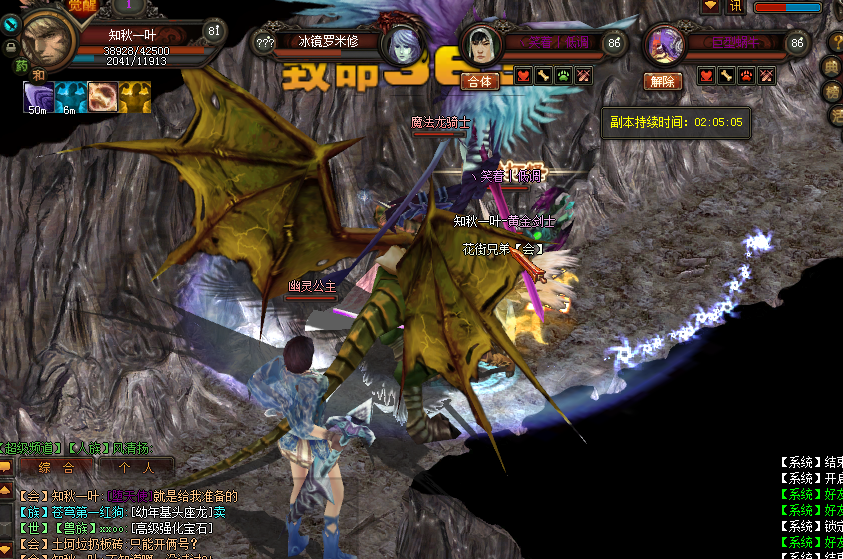This screenshot has width=843, height=559.
Task: Toggle the 和 peace mode icon
Action: pyautogui.click(x=39, y=75)
